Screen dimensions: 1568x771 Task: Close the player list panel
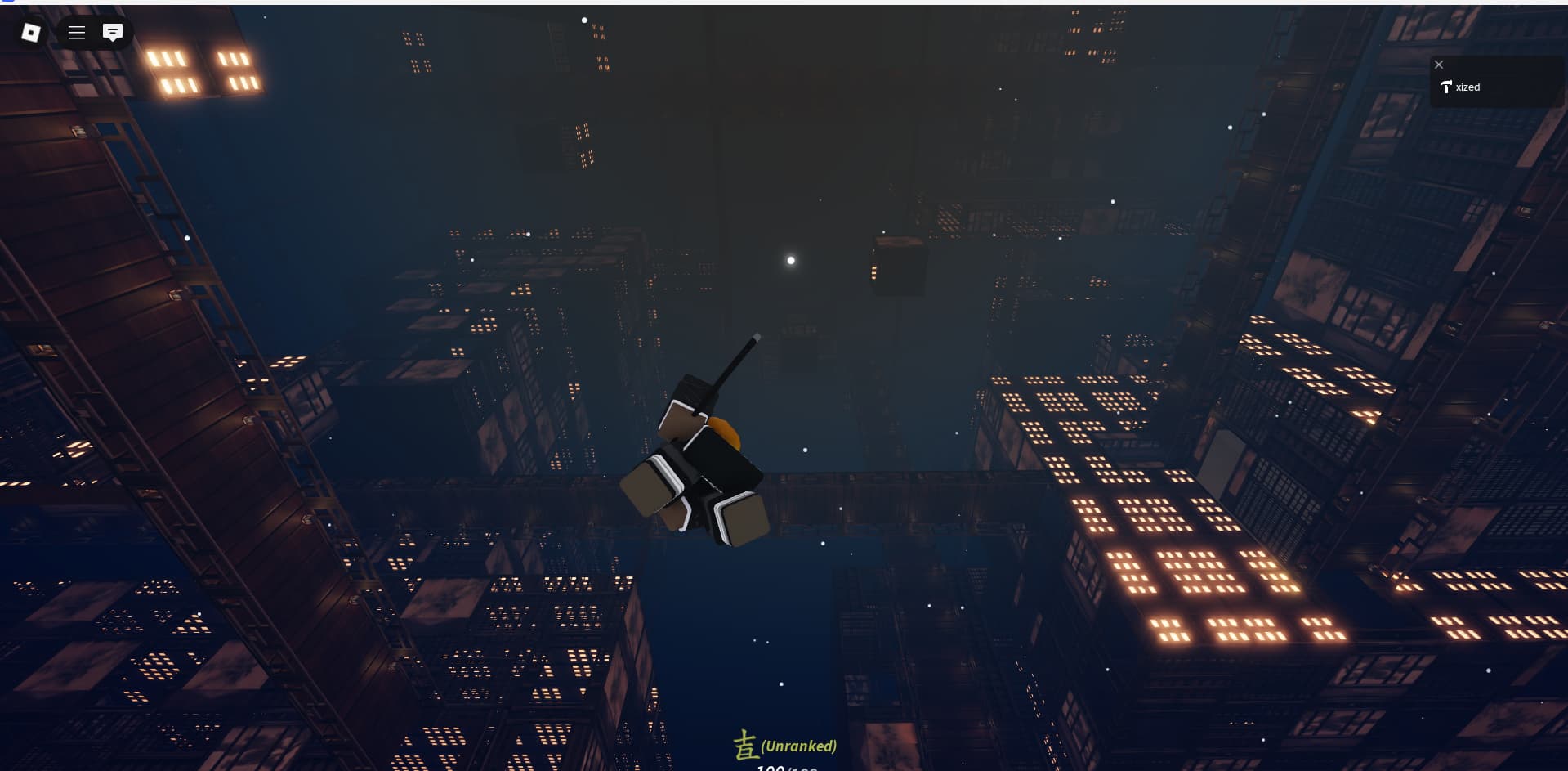[x=1439, y=65]
